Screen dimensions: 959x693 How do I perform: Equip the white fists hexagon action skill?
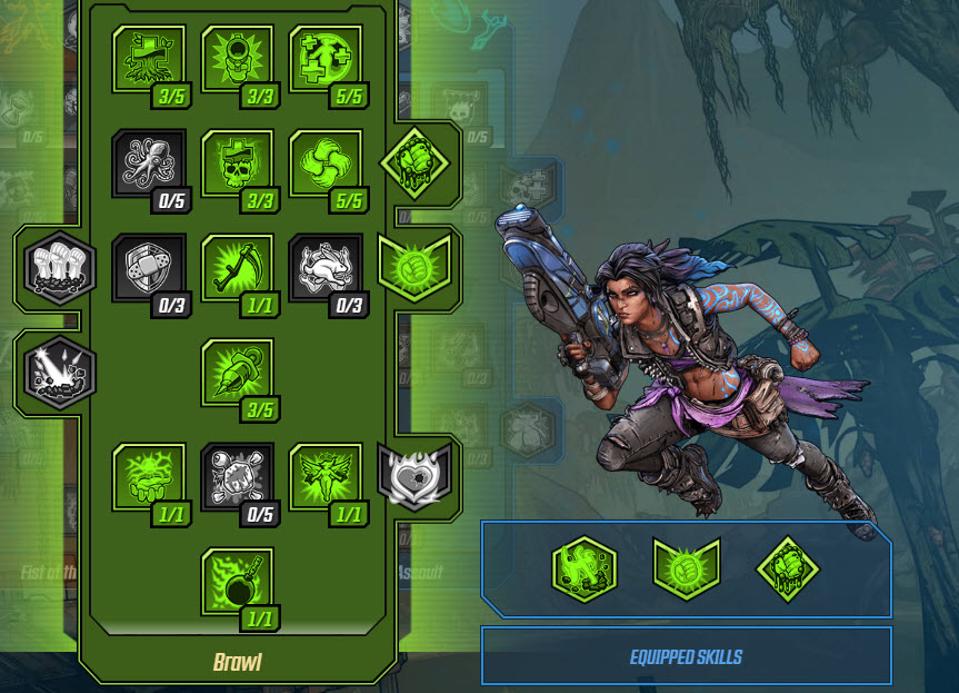(60, 267)
